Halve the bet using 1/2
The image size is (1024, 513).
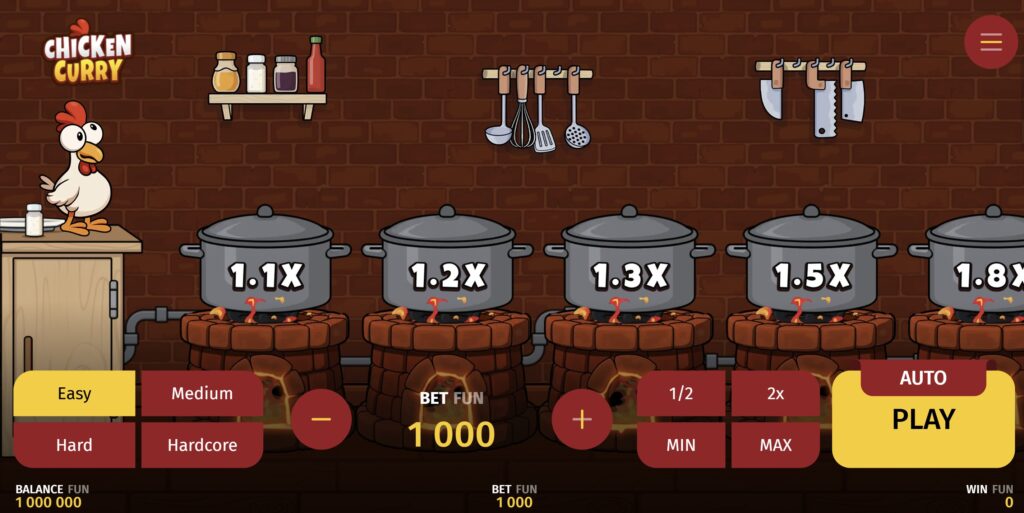pyautogui.click(x=681, y=393)
